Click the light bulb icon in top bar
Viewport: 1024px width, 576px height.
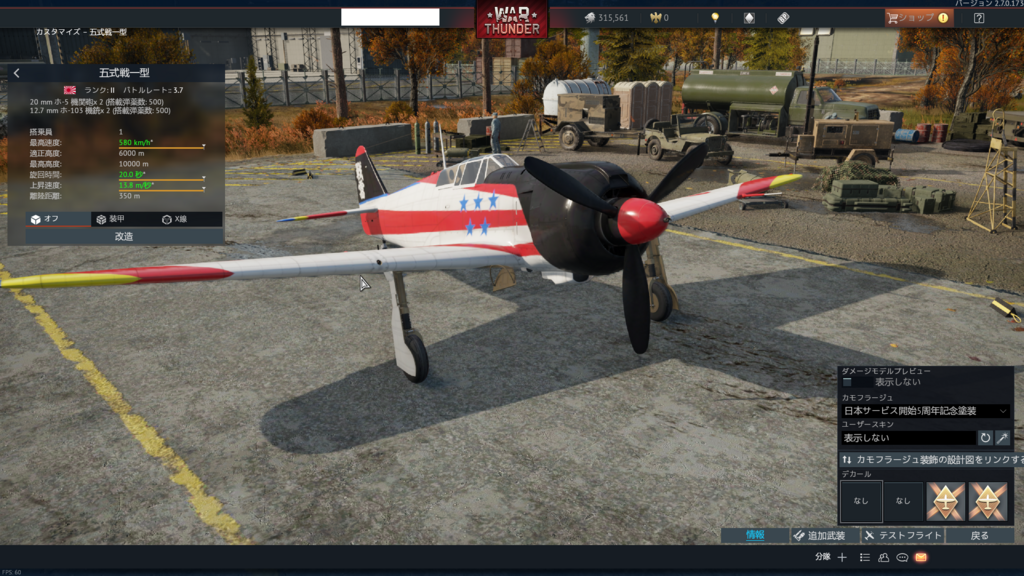click(x=715, y=18)
